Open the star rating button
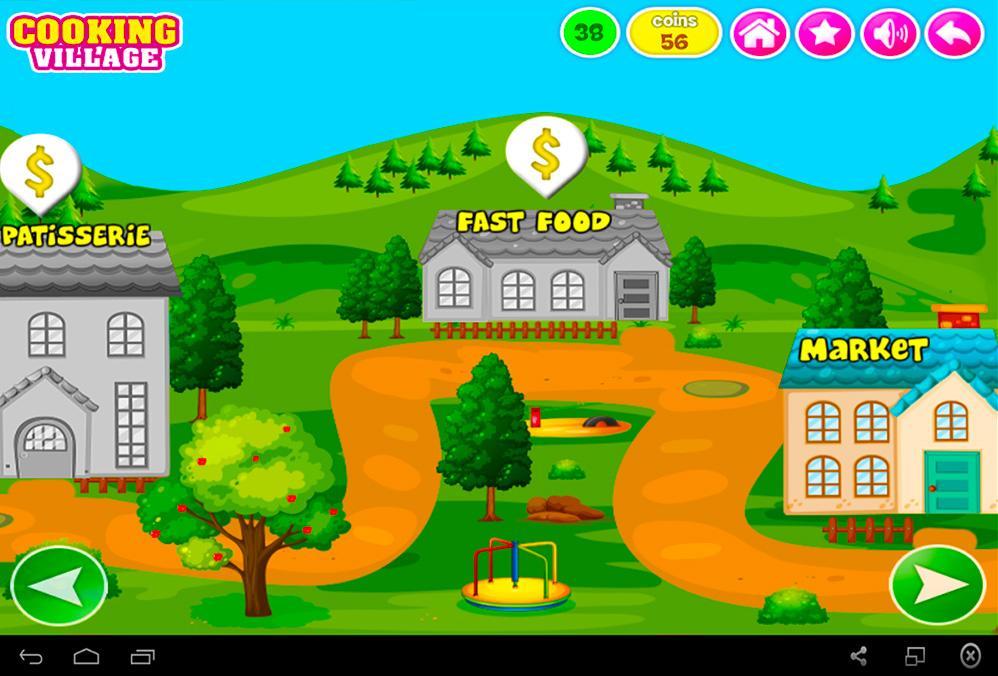998x676 pixels. tap(825, 35)
